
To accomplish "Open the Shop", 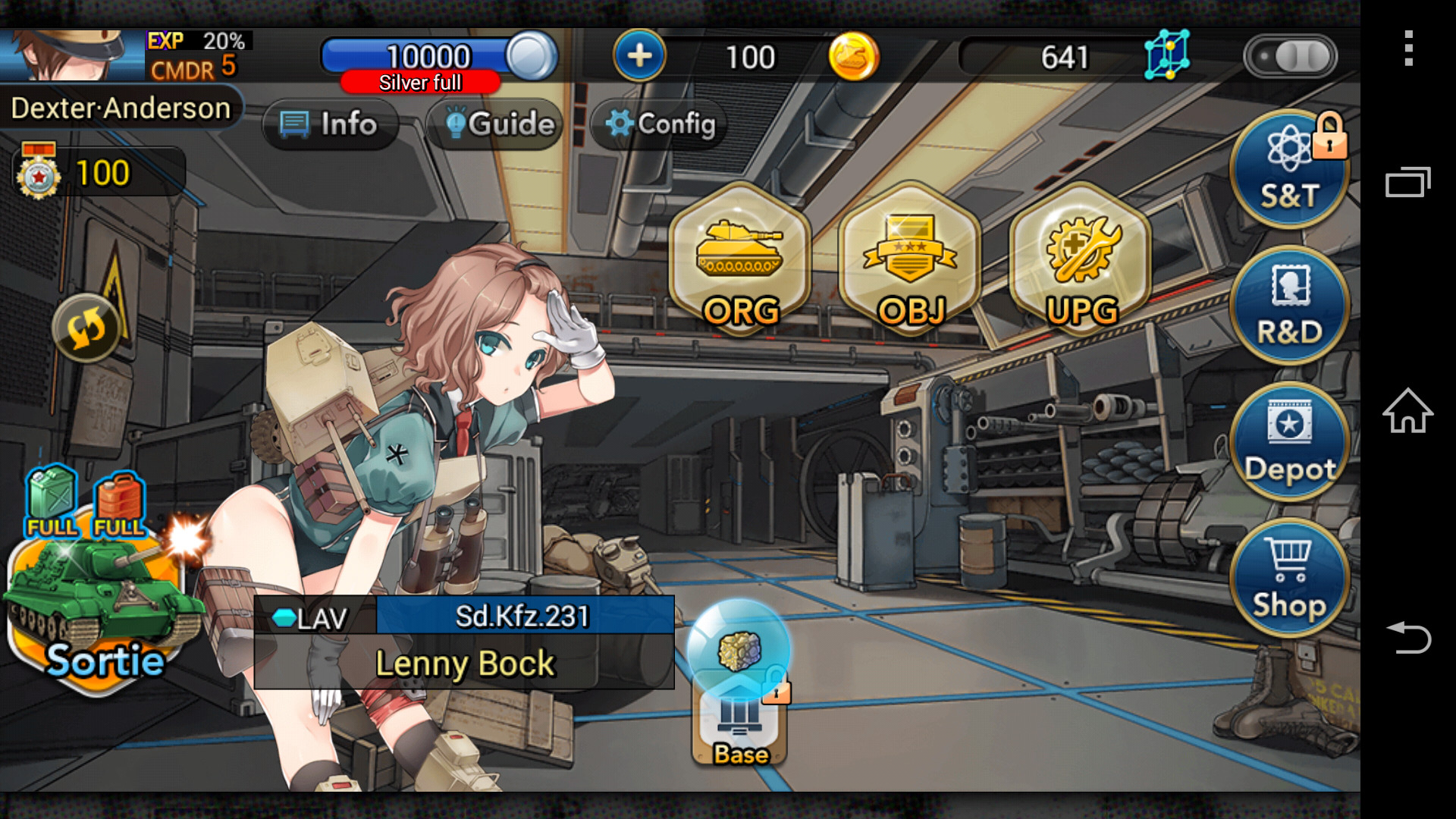I will coord(1288,578).
